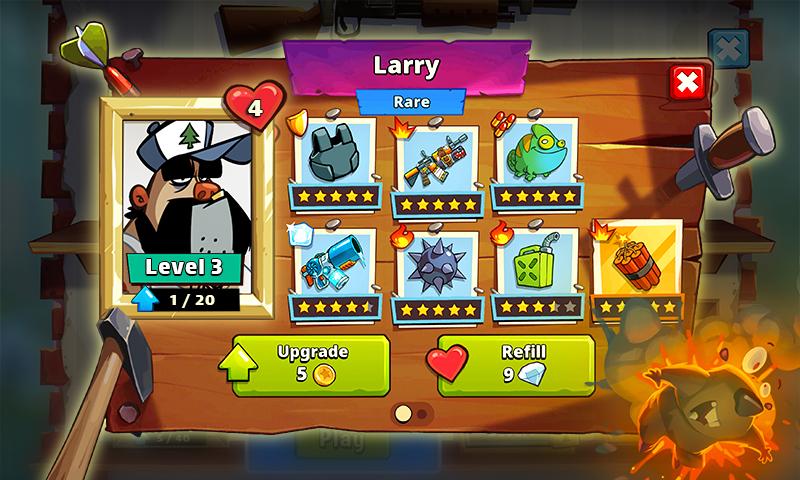Viewport: 800px width, 480px height.
Task: Refill hearts for 9 diamonds
Action: click(516, 364)
